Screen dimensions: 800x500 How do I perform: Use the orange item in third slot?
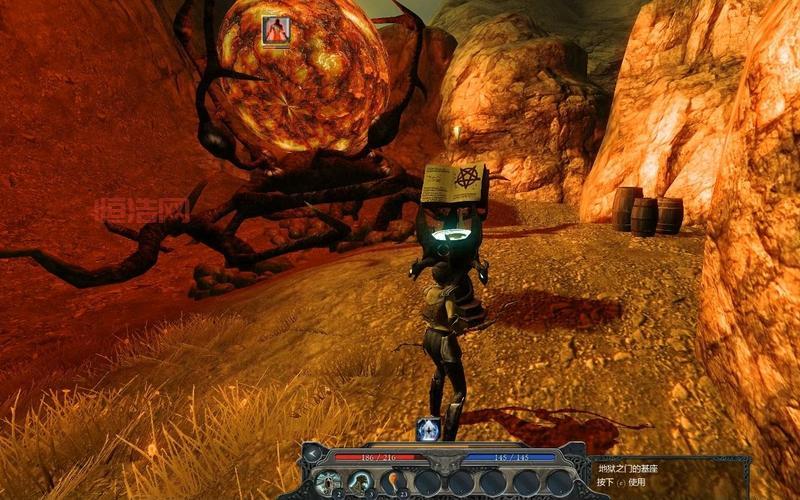click(x=393, y=482)
